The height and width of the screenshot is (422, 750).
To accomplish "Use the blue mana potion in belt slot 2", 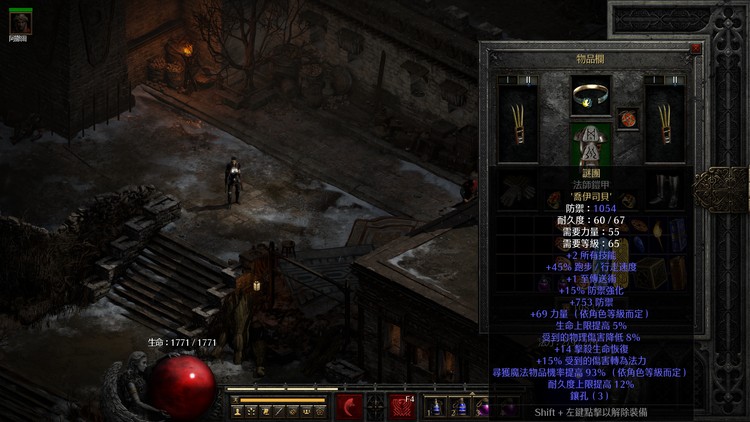I will coord(458,408).
